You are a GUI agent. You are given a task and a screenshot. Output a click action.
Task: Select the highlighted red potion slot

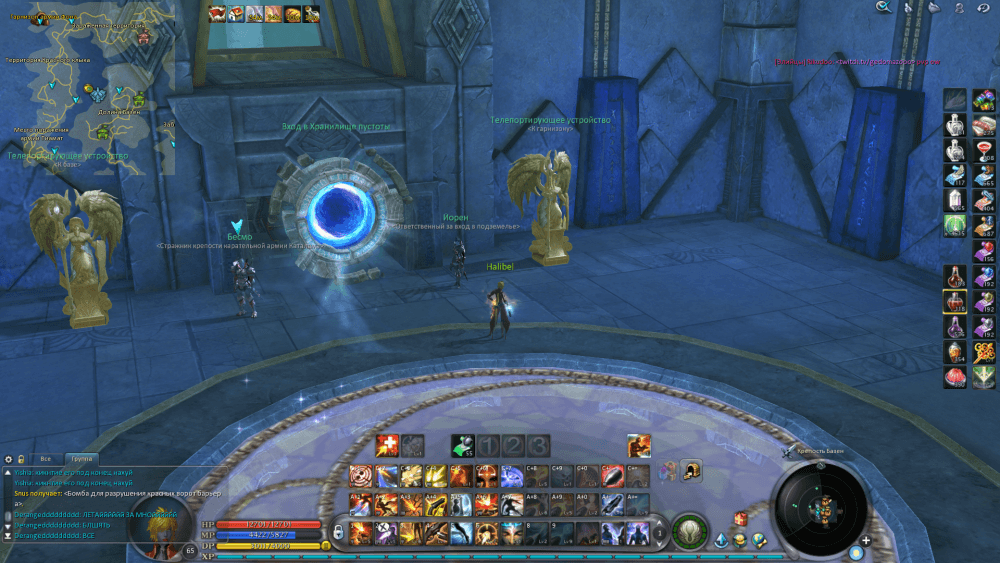pyautogui.click(x=955, y=300)
